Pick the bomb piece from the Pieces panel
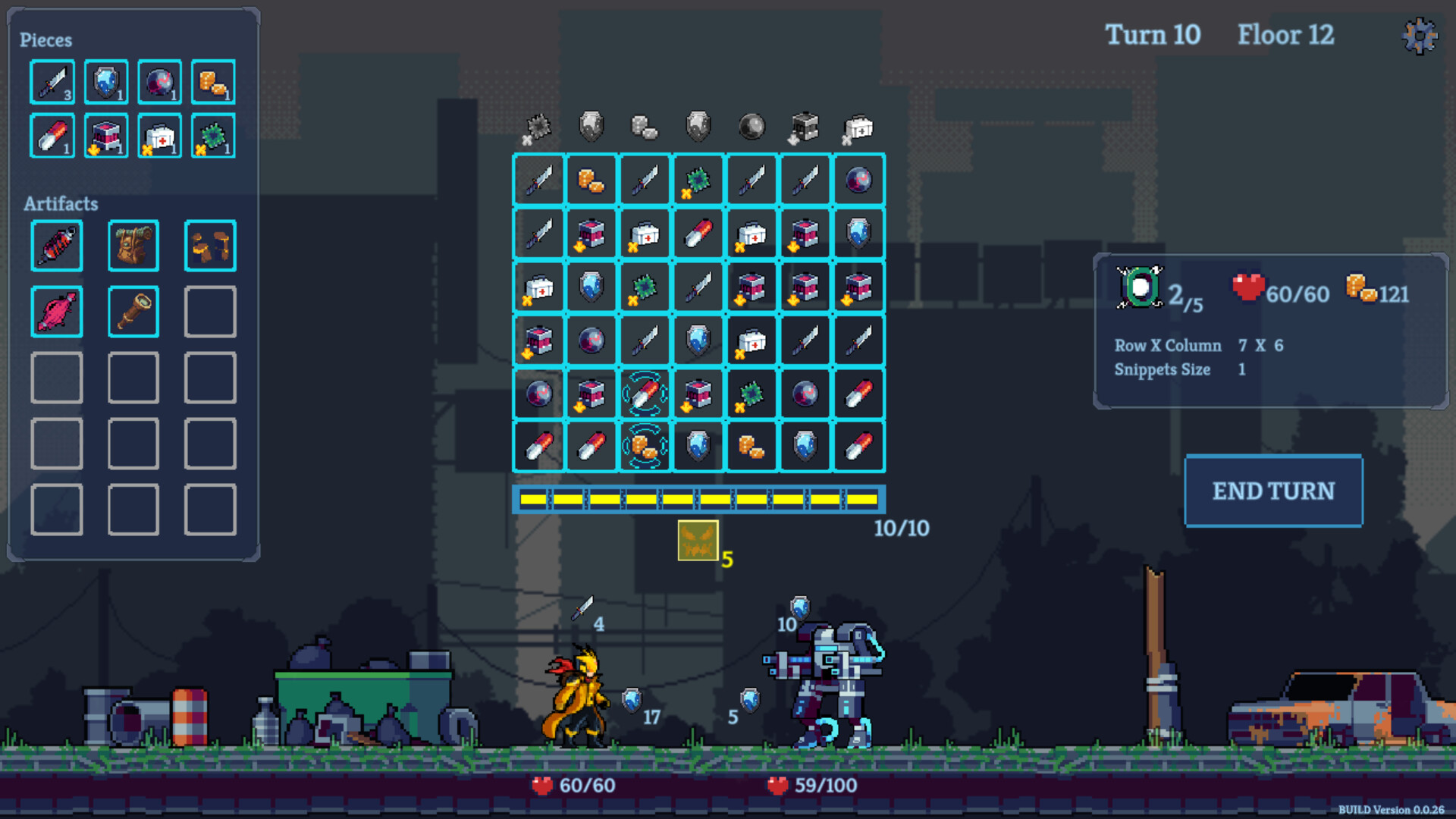This screenshot has width=1456, height=819. (x=158, y=81)
